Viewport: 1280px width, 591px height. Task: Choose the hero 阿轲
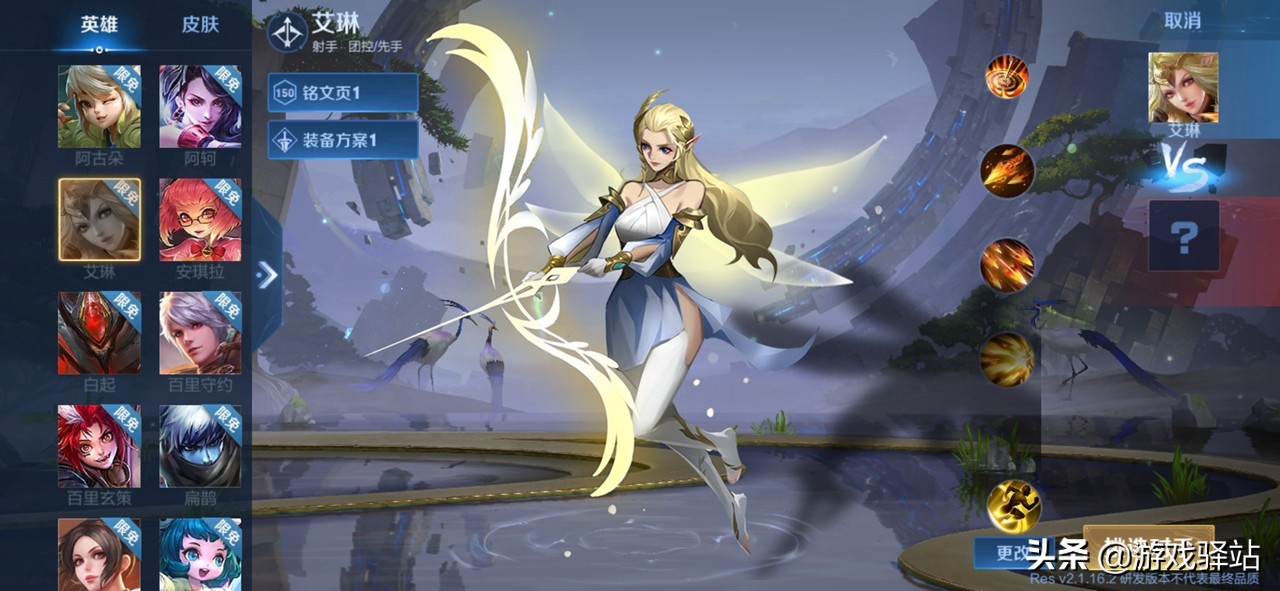(200, 107)
